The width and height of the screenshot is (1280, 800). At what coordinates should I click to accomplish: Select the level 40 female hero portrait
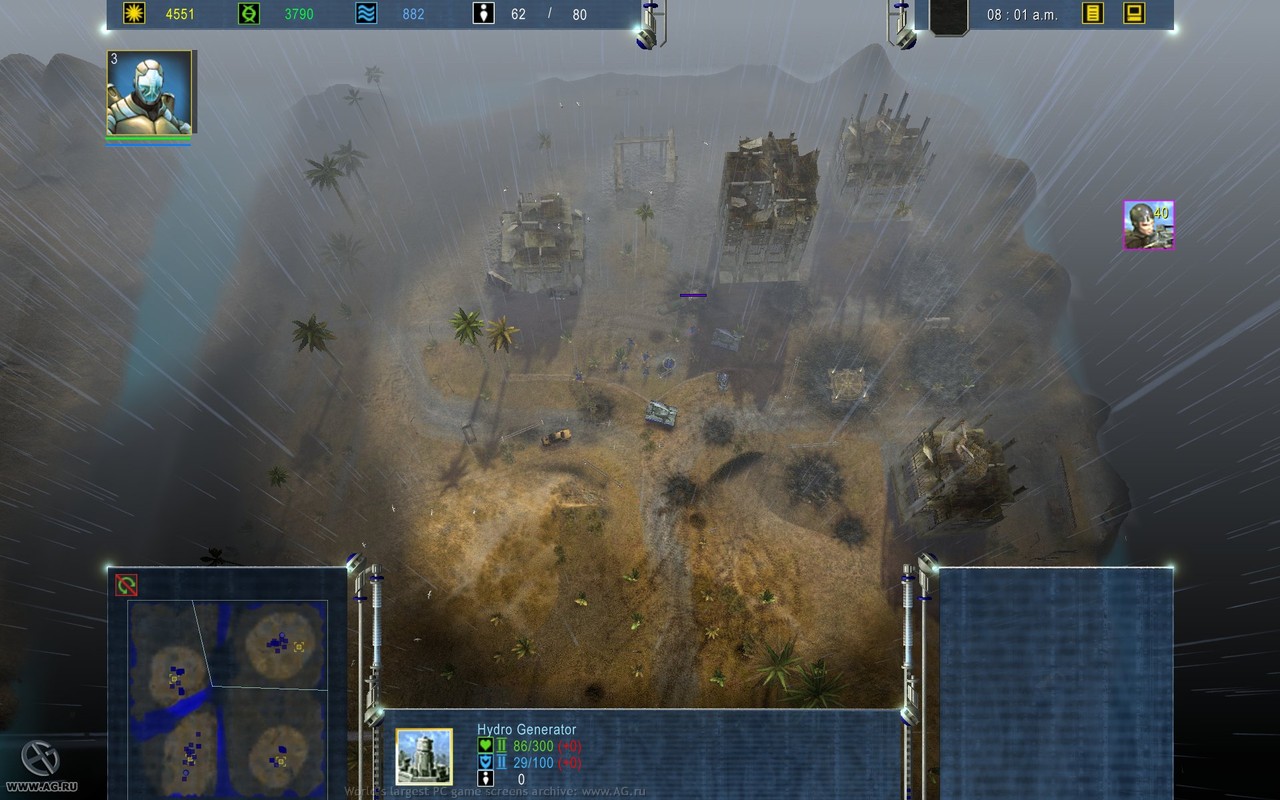tap(1148, 225)
